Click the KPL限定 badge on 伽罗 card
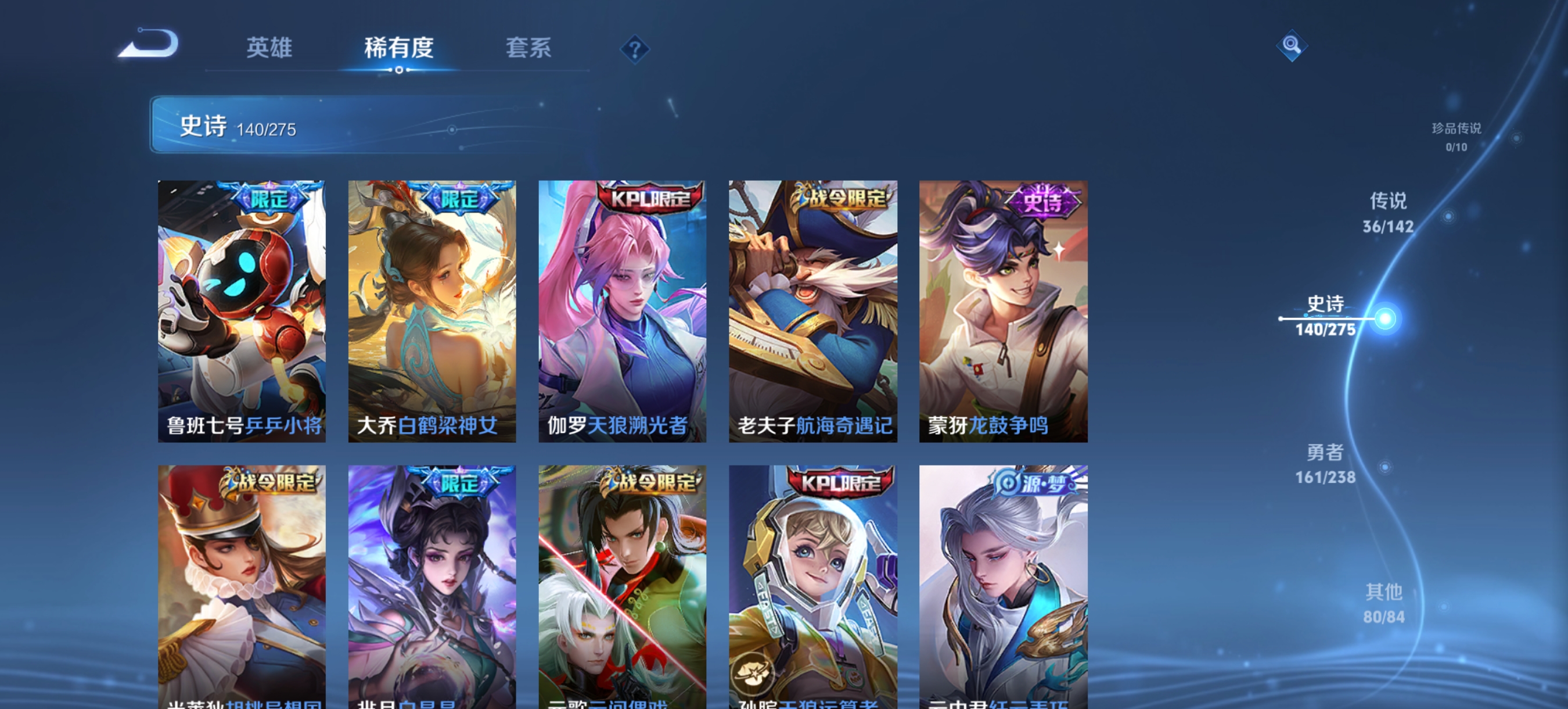 pyautogui.click(x=646, y=199)
